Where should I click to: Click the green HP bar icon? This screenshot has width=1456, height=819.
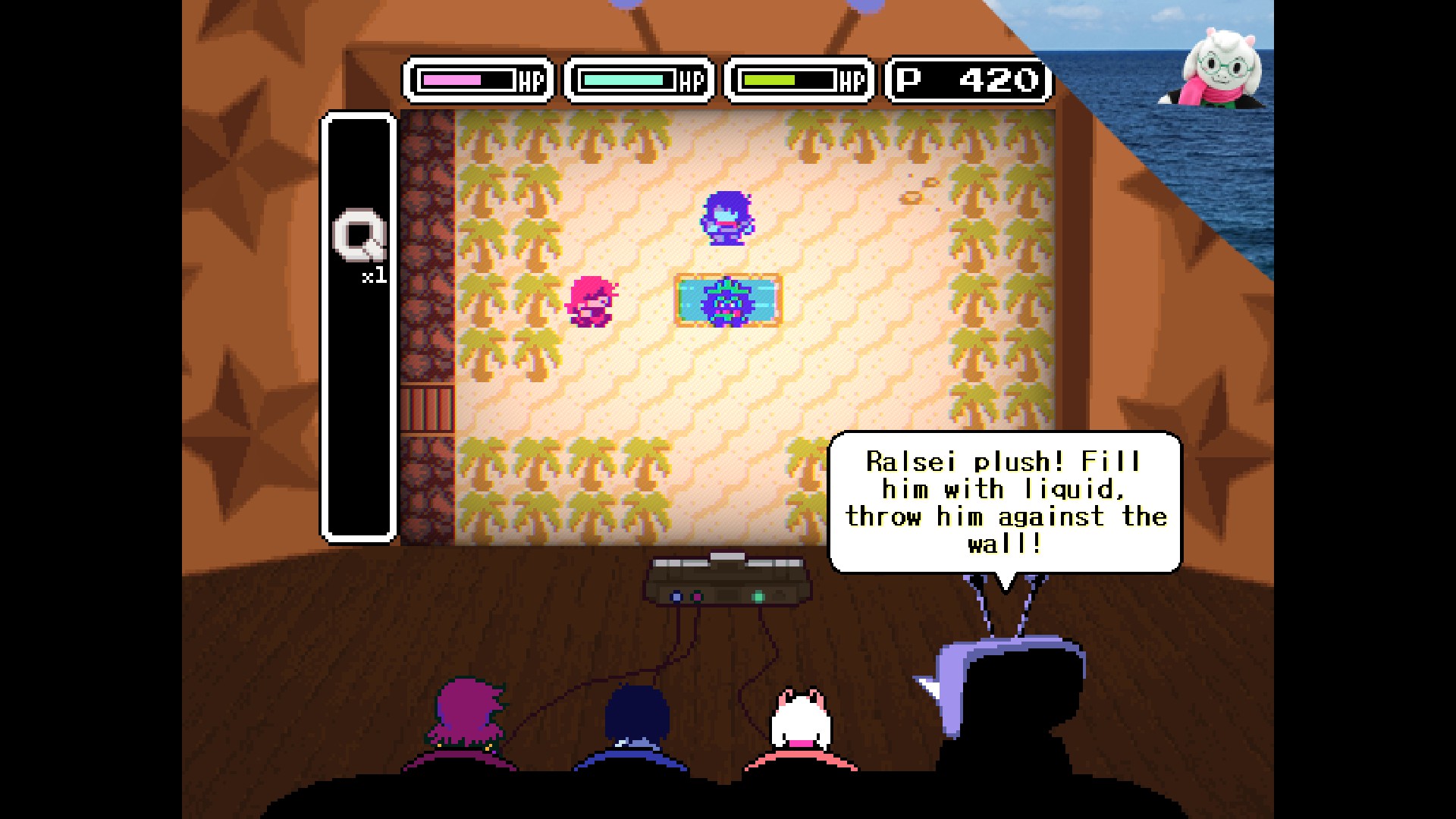[799, 78]
